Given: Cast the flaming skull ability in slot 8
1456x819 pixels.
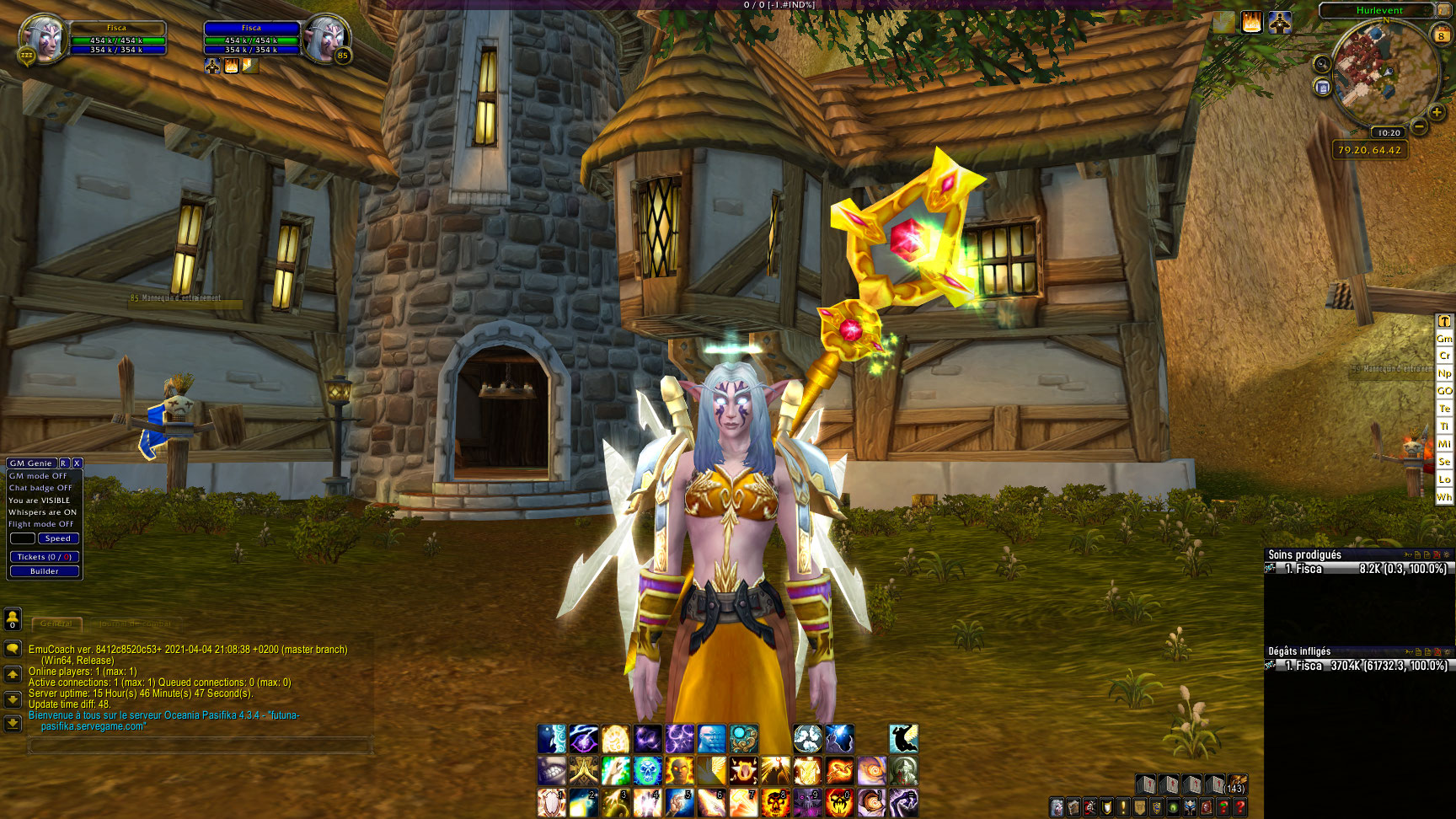Looking at the screenshot, I should (x=775, y=803).
